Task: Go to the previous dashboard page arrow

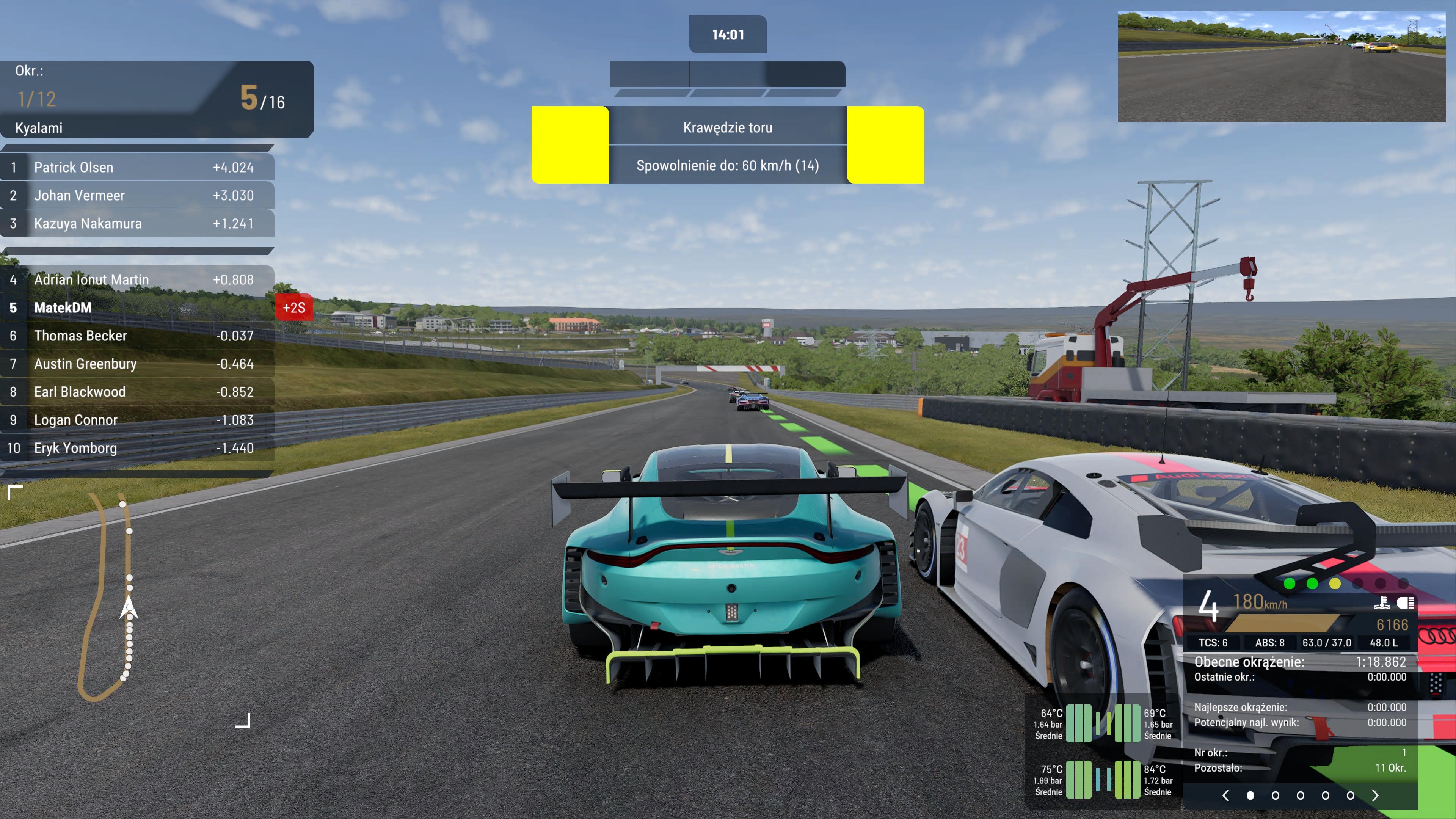Action: 1225,795
